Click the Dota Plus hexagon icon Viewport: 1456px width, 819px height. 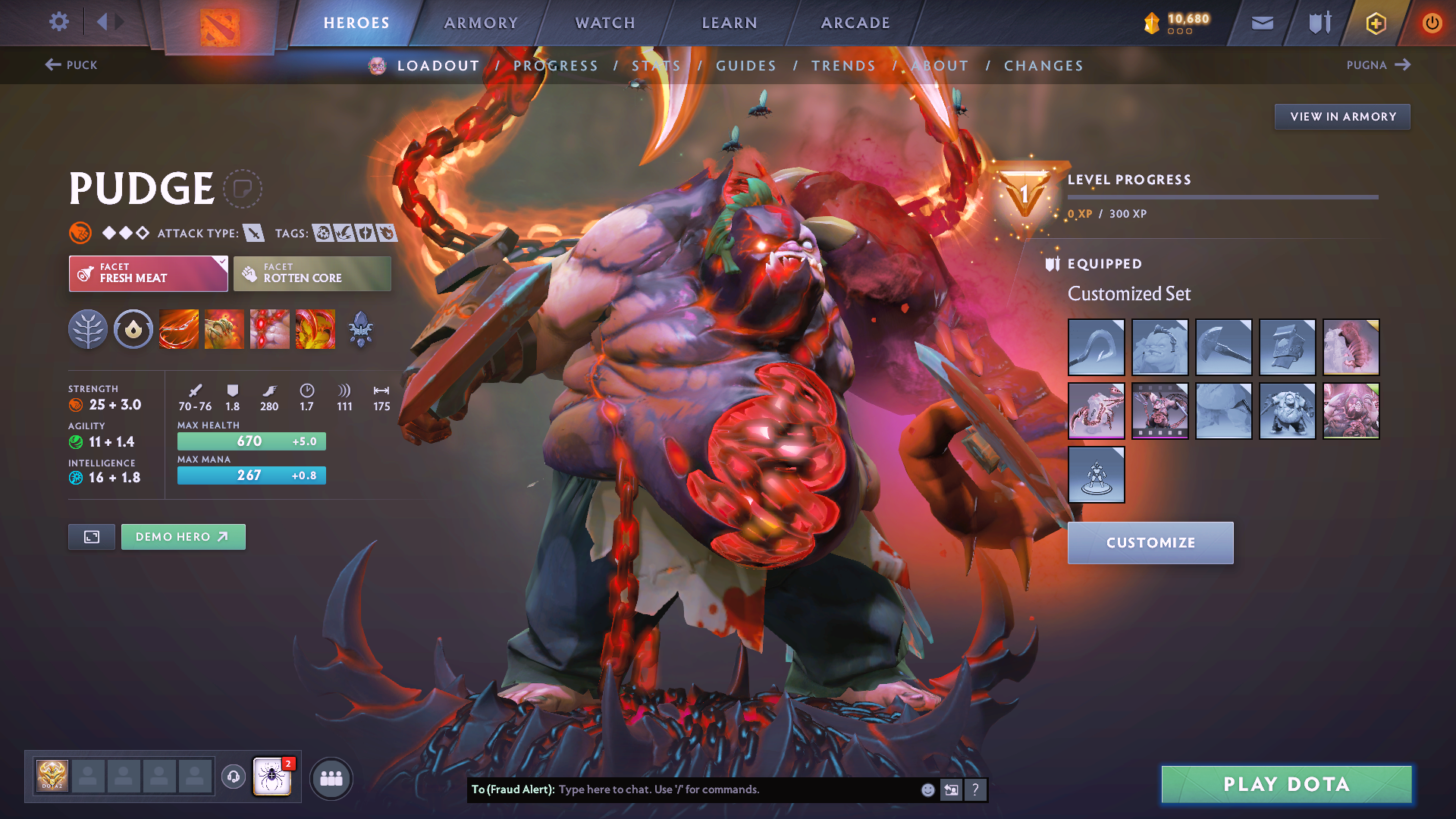point(1375,23)
